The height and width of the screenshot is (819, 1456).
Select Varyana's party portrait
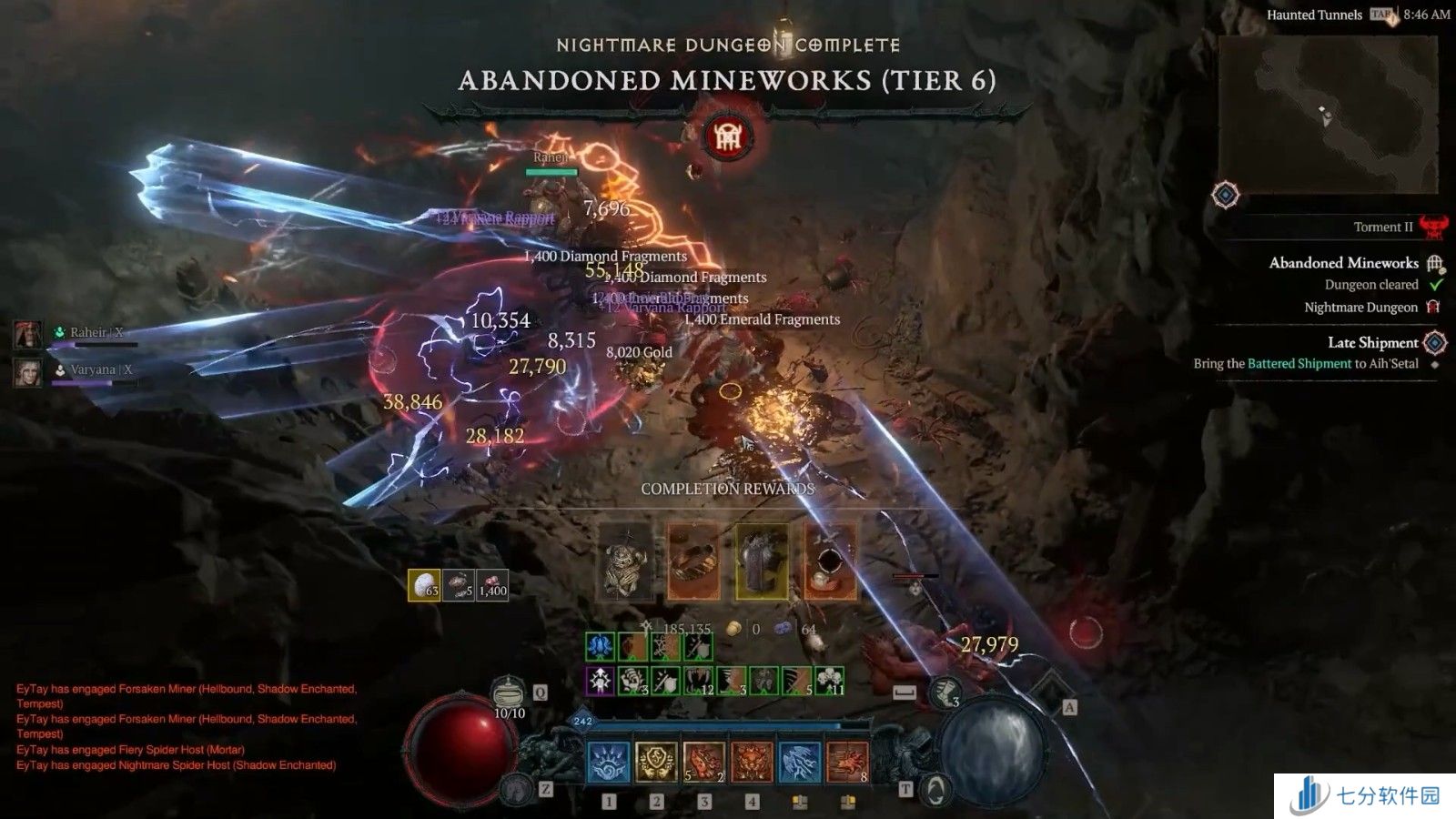27,371
